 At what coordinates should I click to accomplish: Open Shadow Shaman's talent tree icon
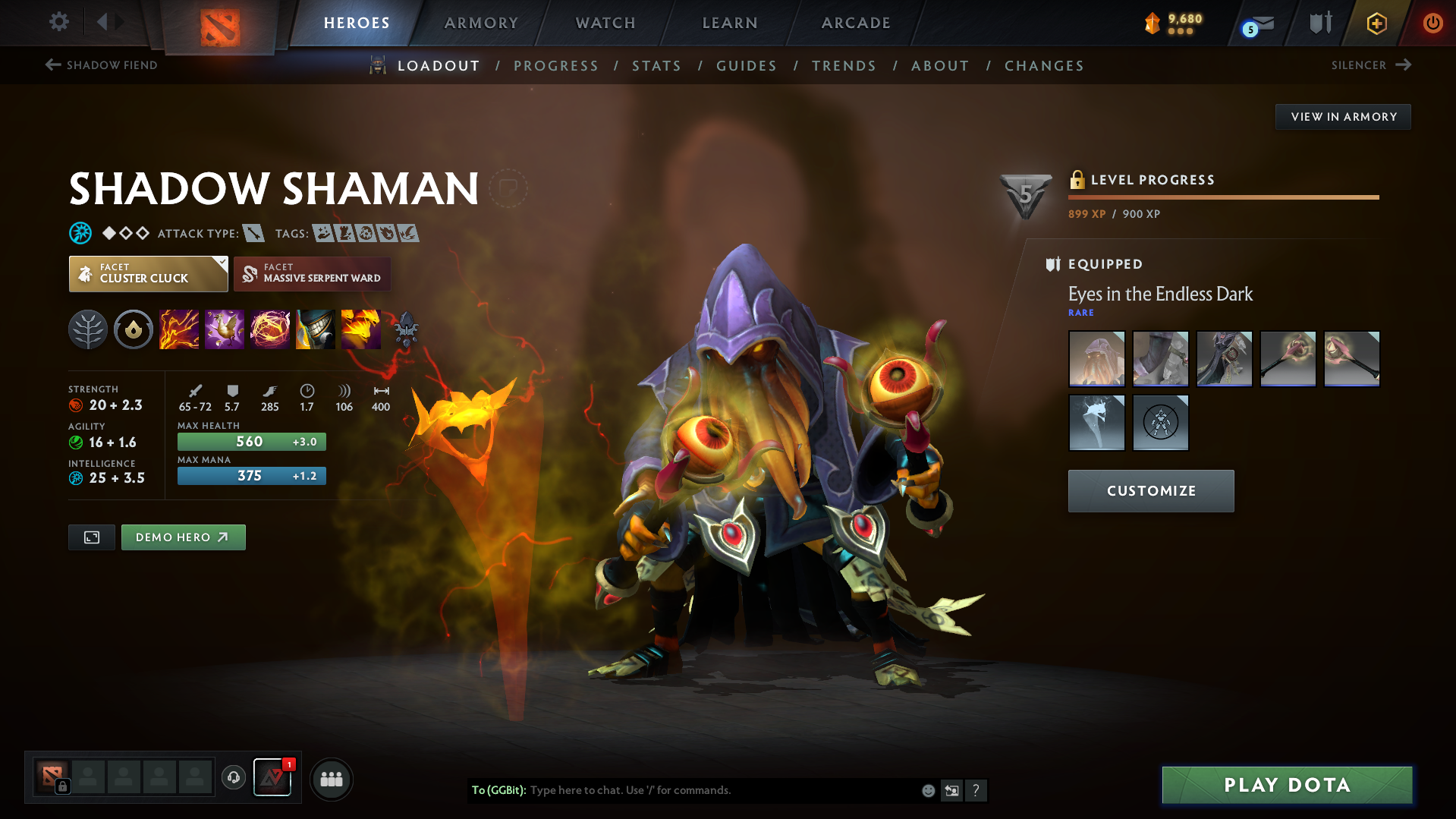click(x=88, y=329)
